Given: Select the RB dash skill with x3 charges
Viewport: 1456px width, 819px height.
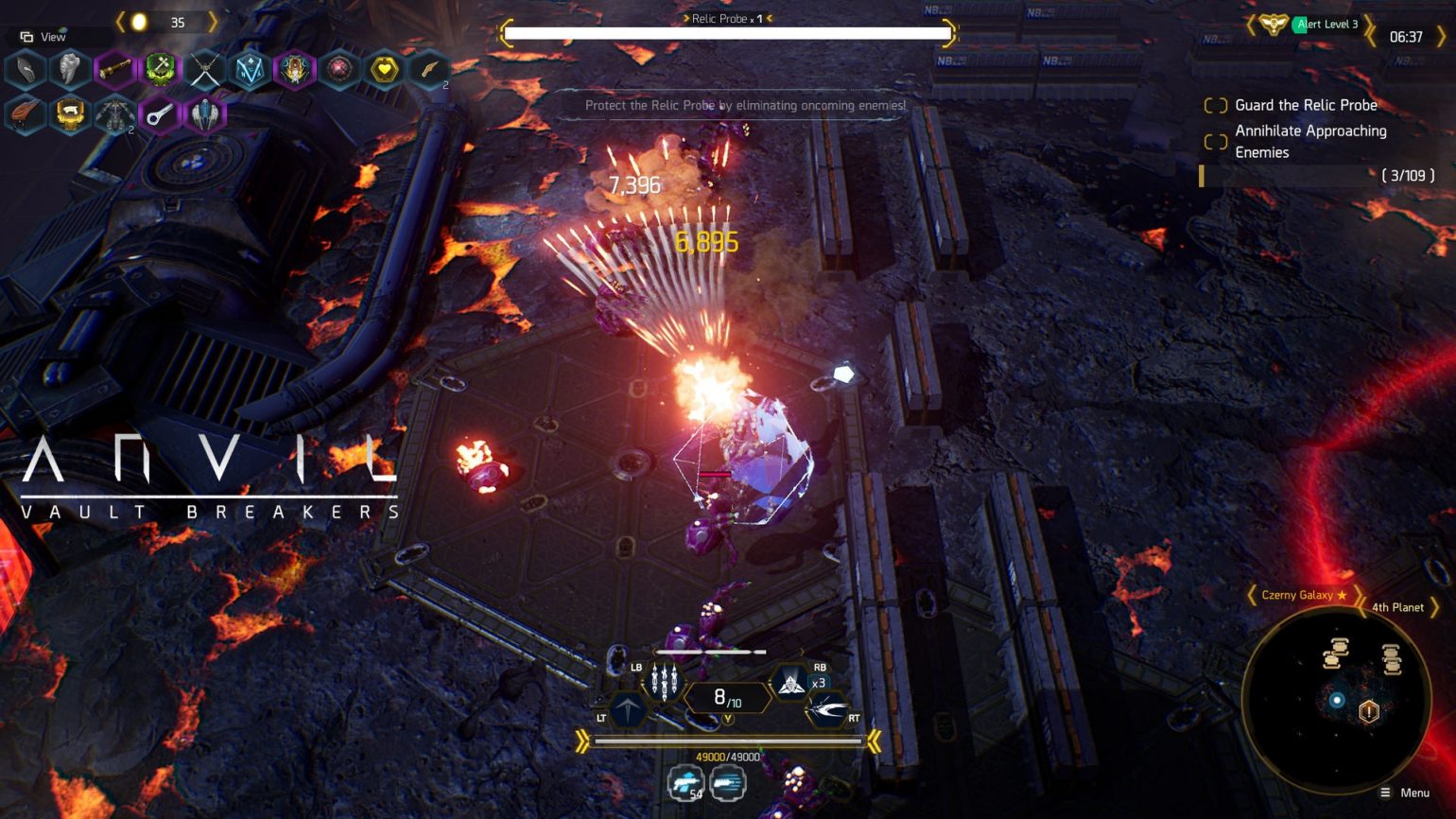Looking at the screenshot, I should 790,683.
